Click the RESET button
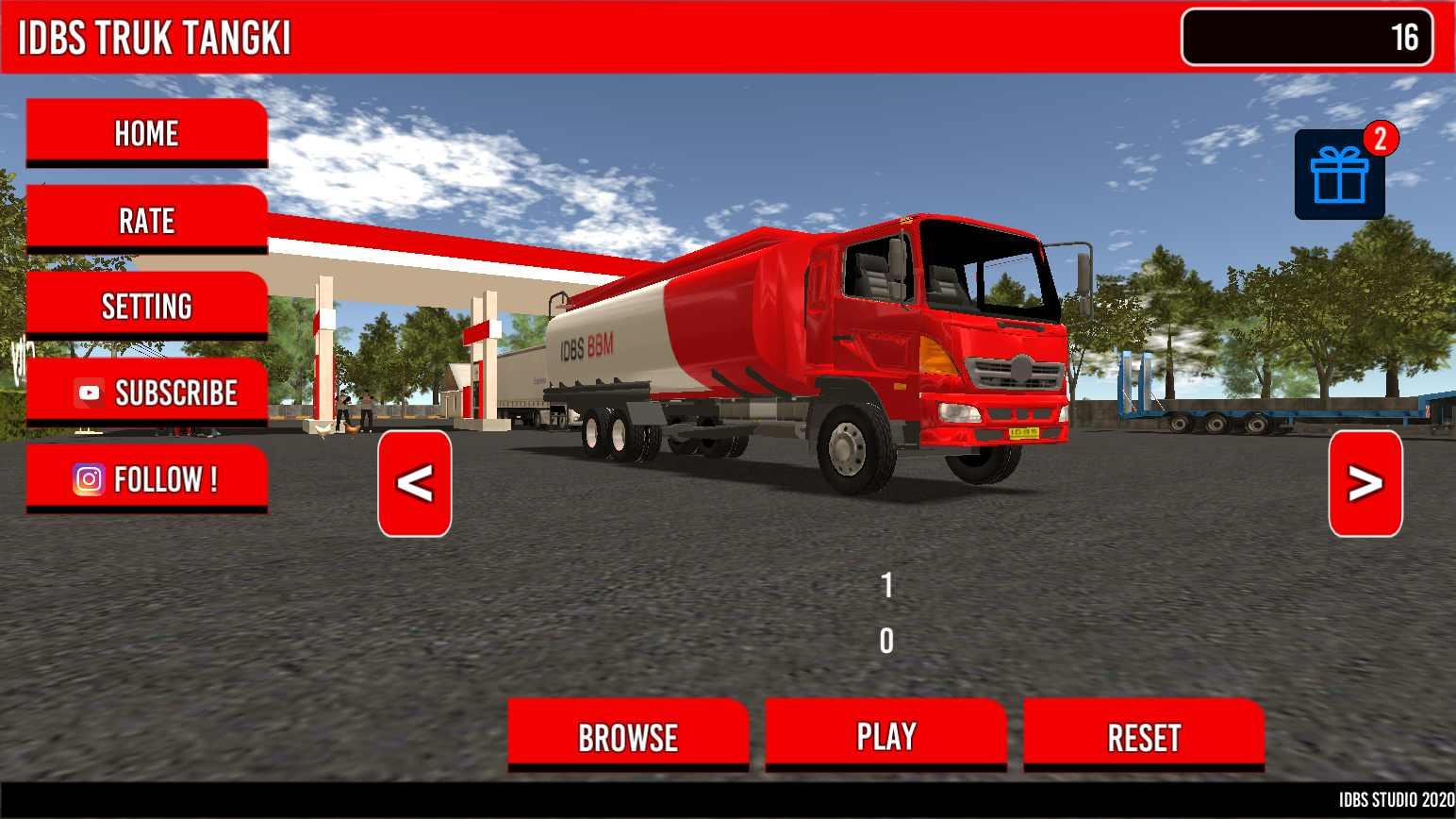 (1144, 736)
